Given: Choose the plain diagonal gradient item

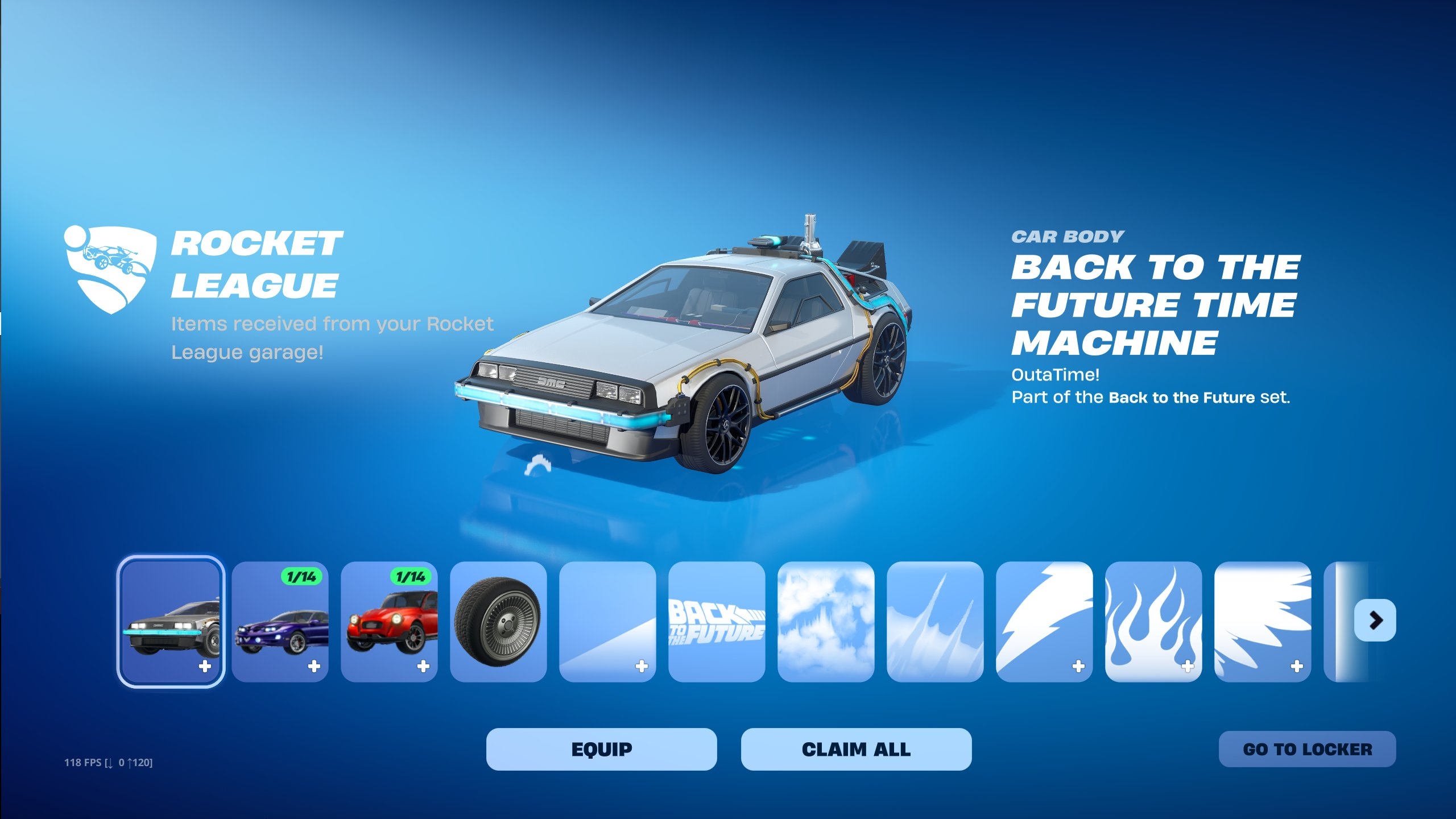Looking at the screenshot, I should tap(607, 622).
